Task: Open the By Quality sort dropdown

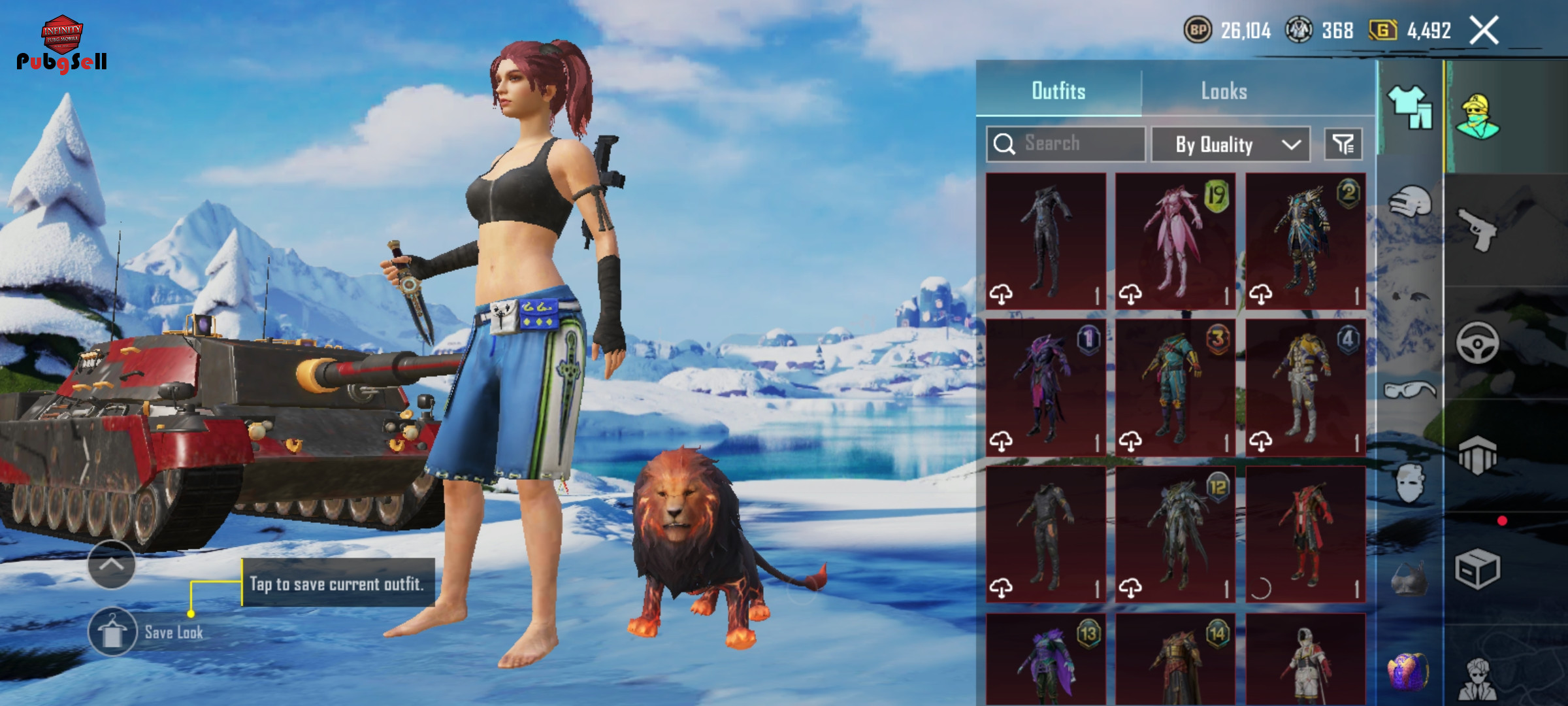Action: (x=1230, y=144)
